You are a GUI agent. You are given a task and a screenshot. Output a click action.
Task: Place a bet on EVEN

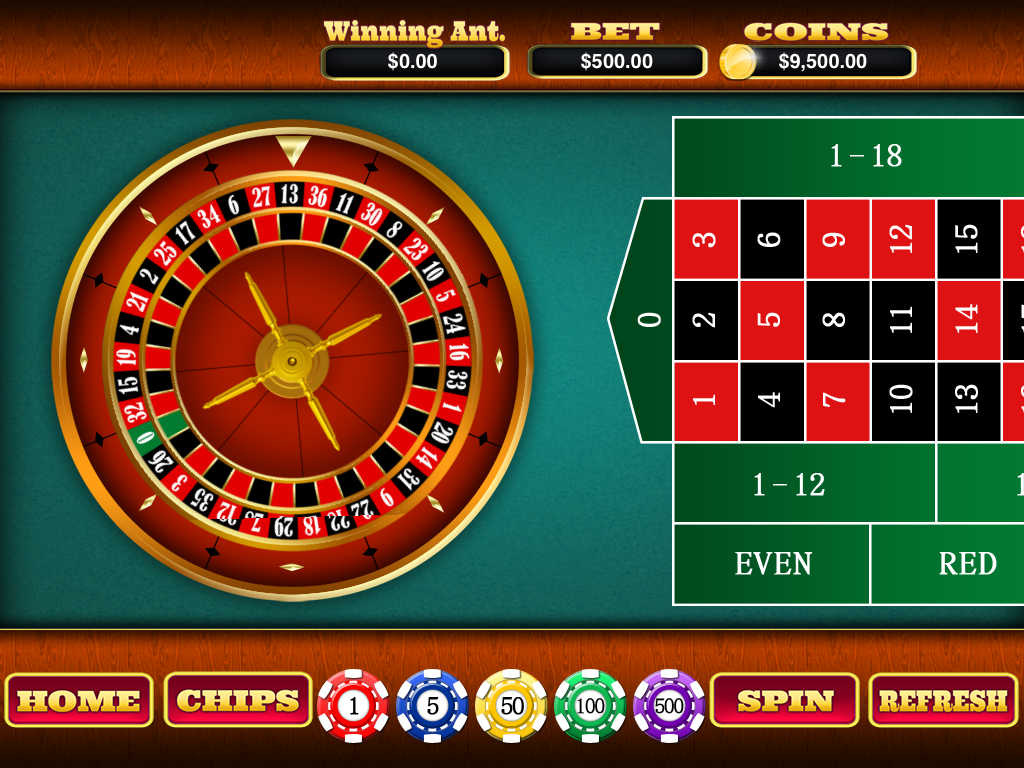[772, 564]
